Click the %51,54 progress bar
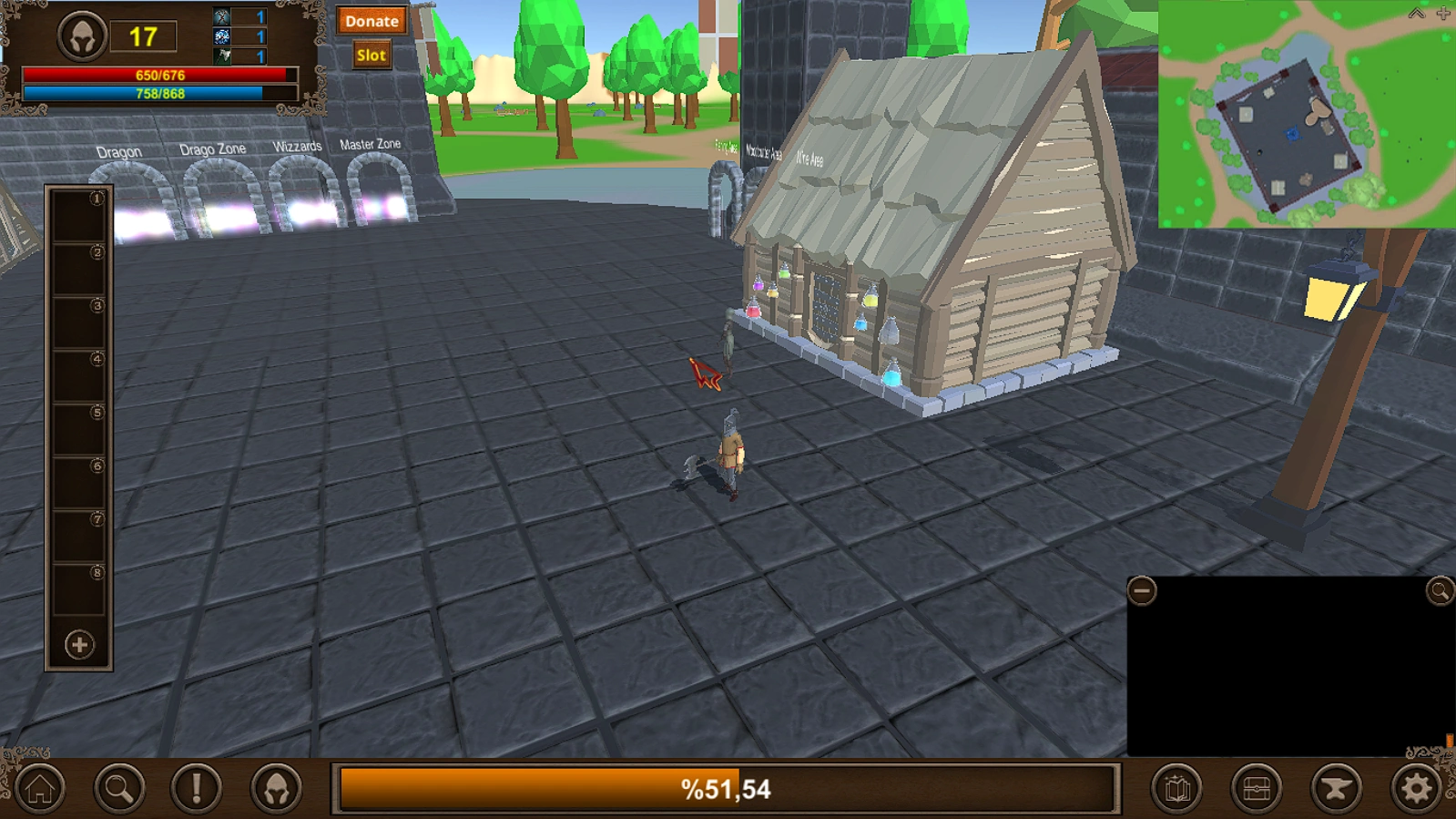This screenshot has height=819, width=1456. pos(728,790)
